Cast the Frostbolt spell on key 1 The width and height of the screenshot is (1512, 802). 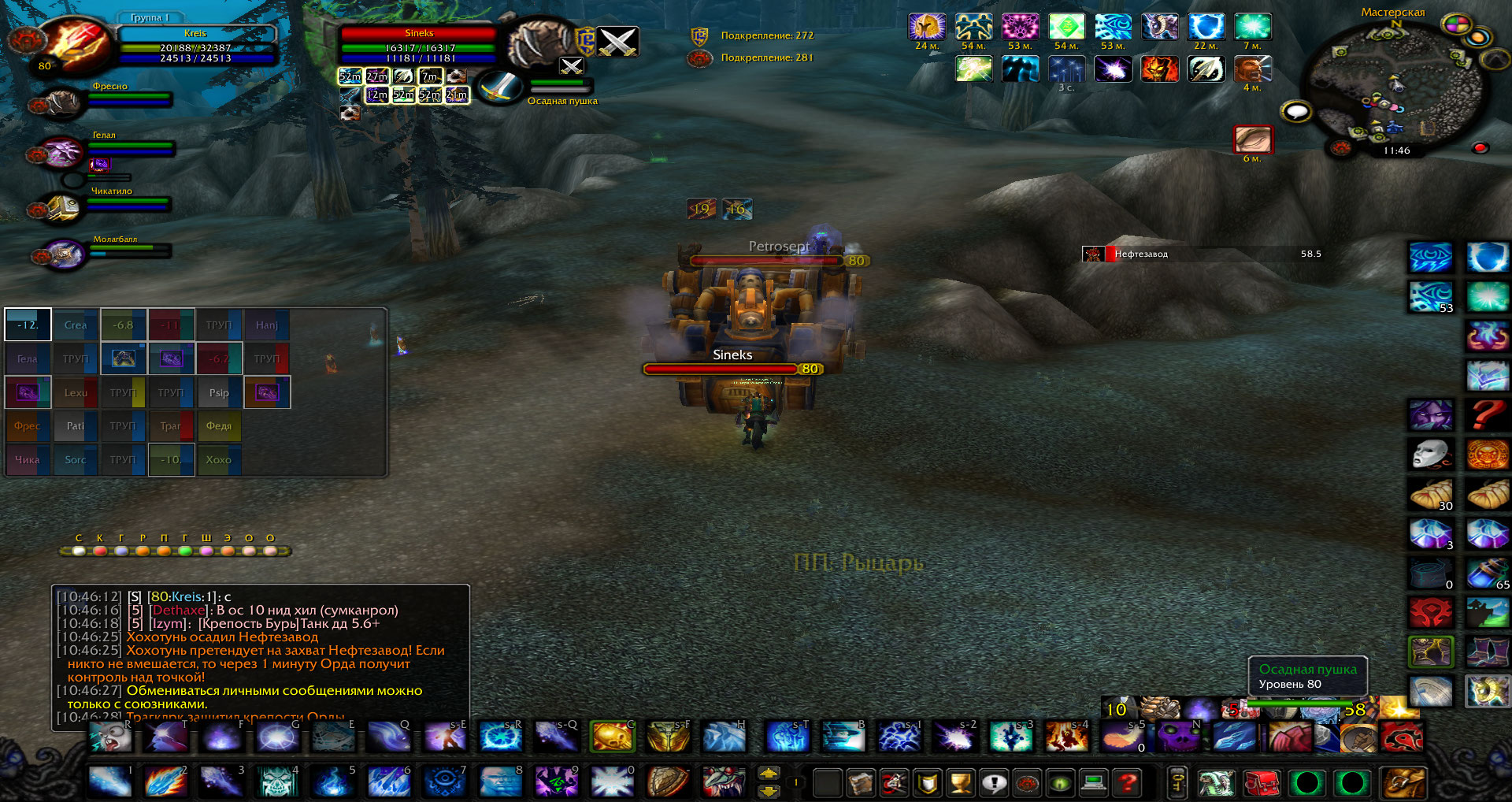click(109, 782)
